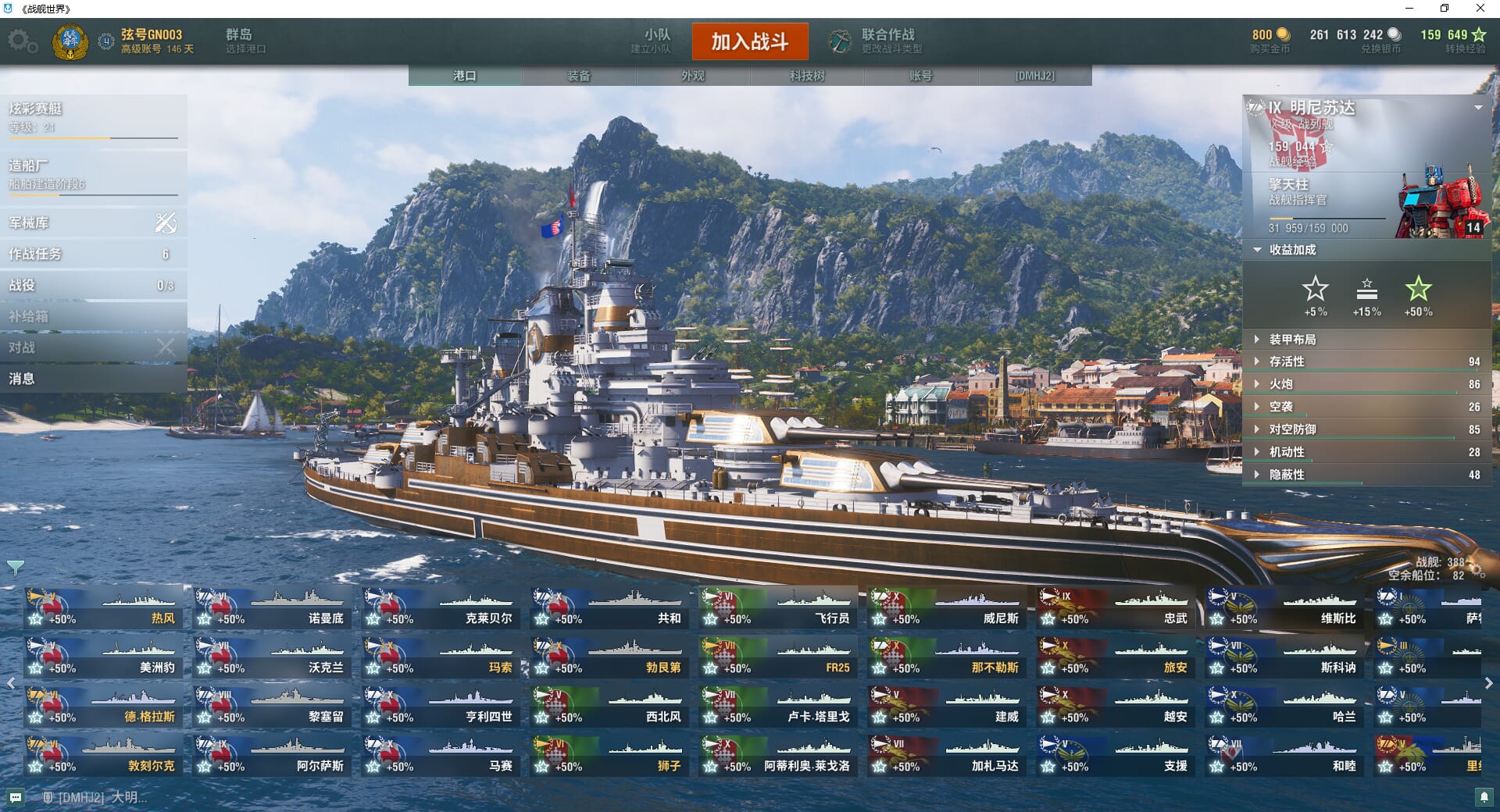The width and height of the screenshot is (1500, 812).
Task: Expand the 火炮 artillery stats
Action: (x=1281, y=384)
